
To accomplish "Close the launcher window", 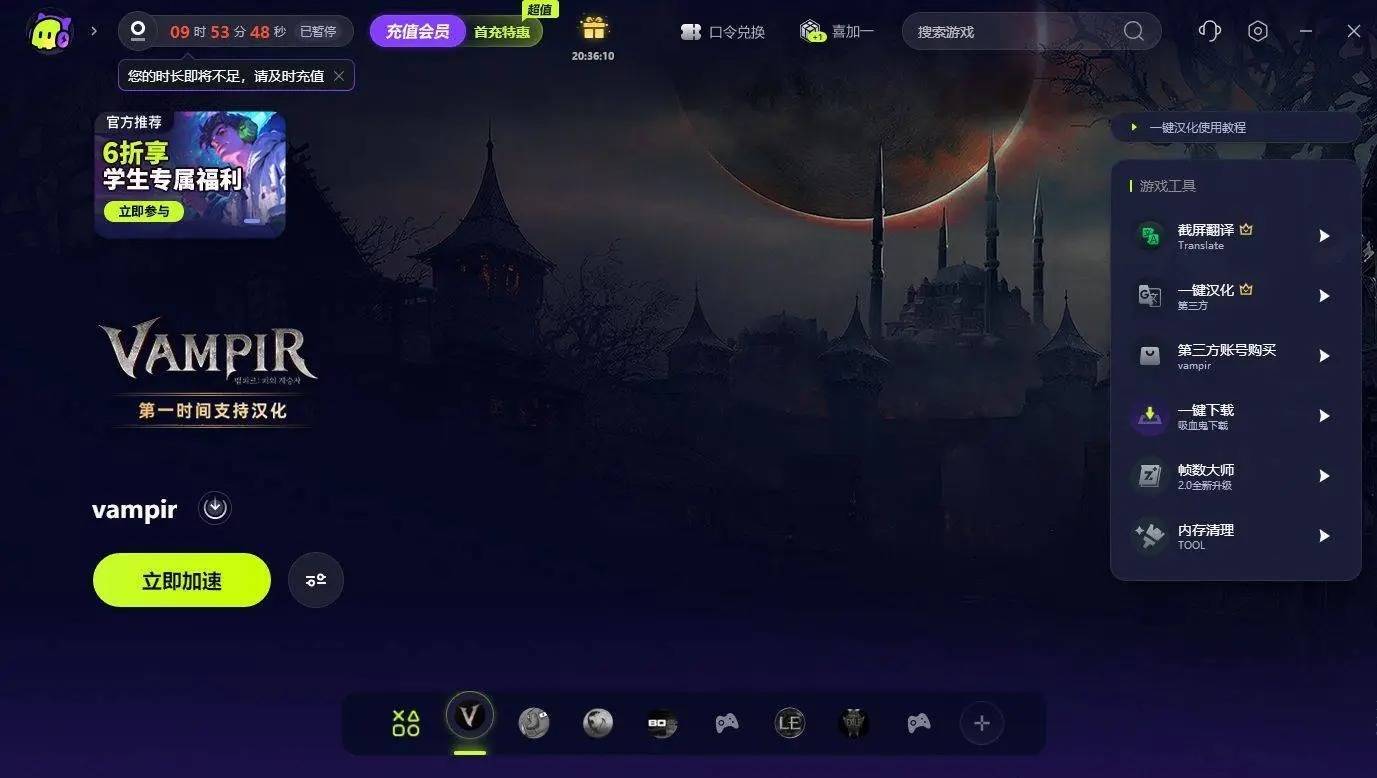I will pos(1354,32).
